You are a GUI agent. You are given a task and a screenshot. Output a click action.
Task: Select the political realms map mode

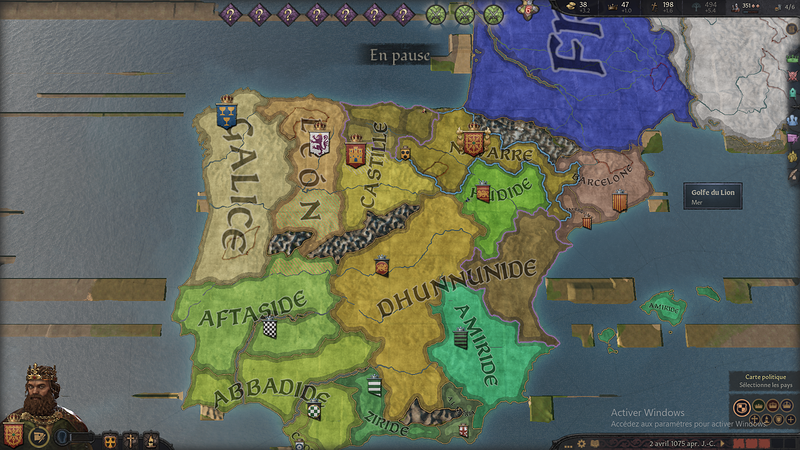point(741,406)
